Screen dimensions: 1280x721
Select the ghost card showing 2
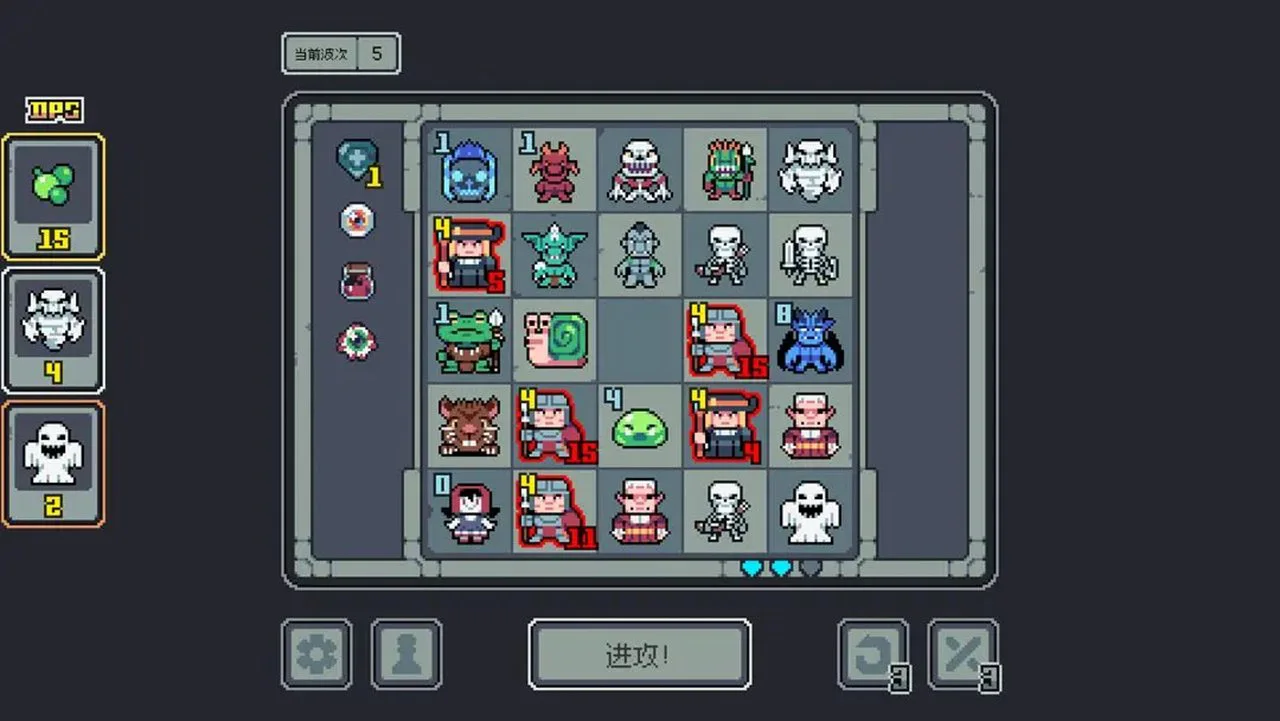(53, 460)
